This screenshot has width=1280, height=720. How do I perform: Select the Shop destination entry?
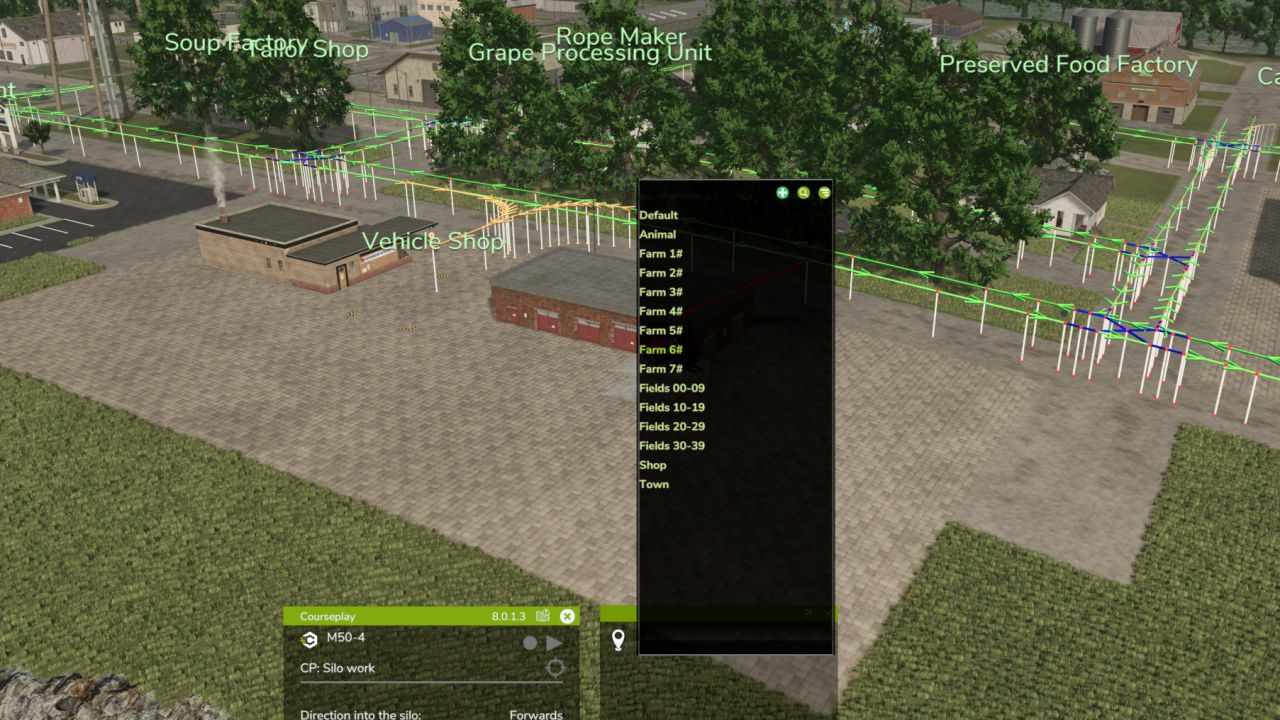[653, 465]
